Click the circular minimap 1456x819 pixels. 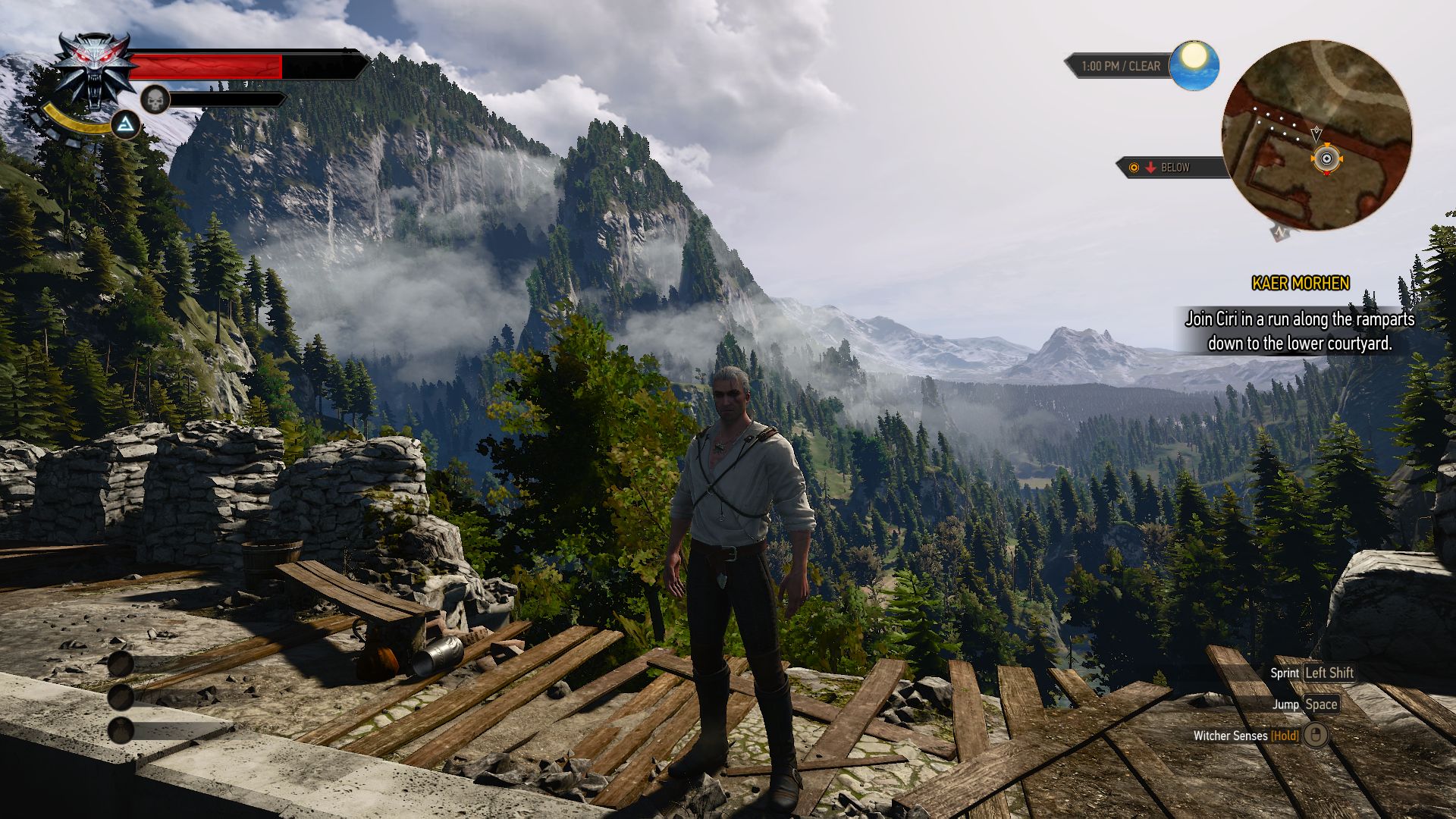[1316, 135]
